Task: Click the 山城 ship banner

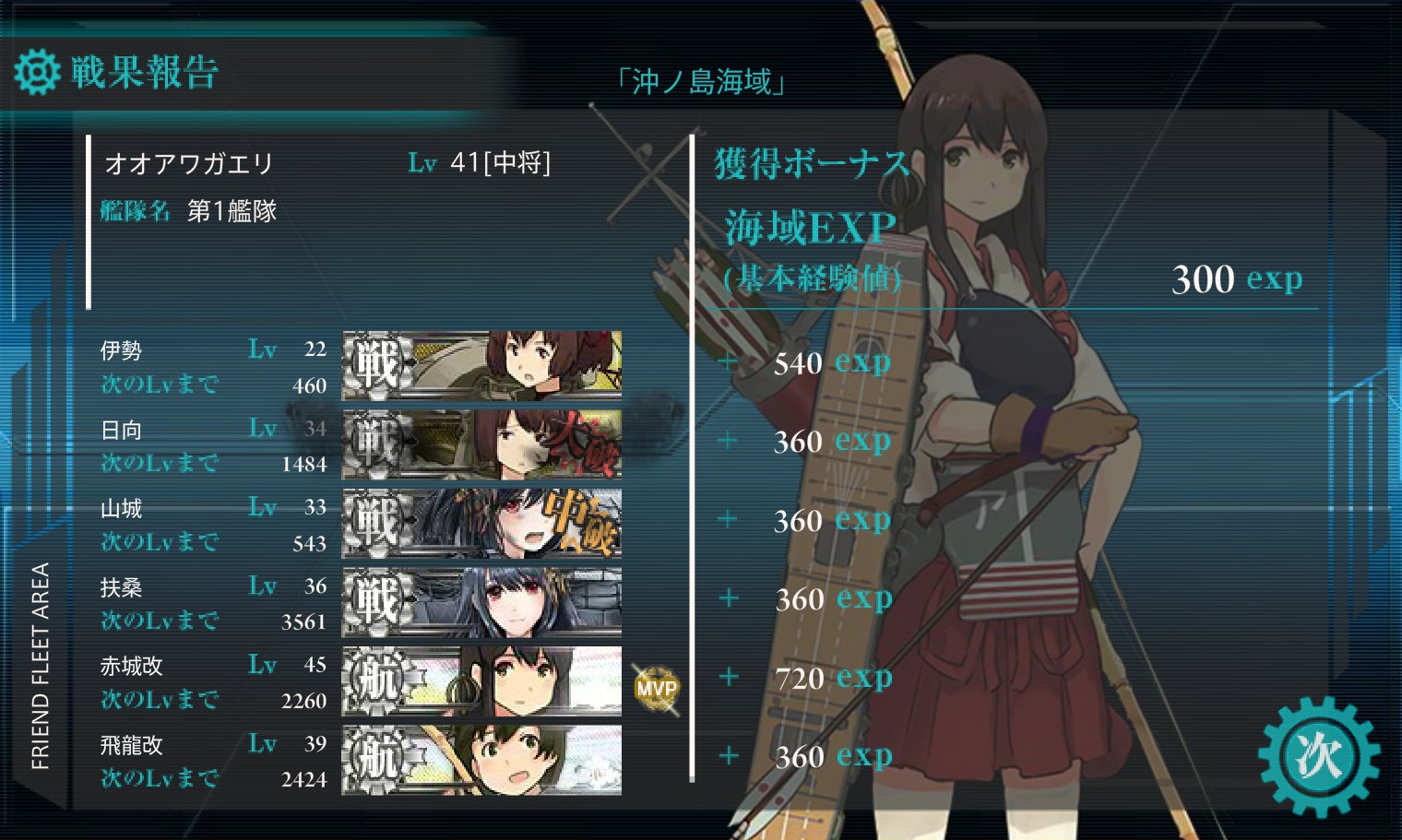Action: click(481, 523)
